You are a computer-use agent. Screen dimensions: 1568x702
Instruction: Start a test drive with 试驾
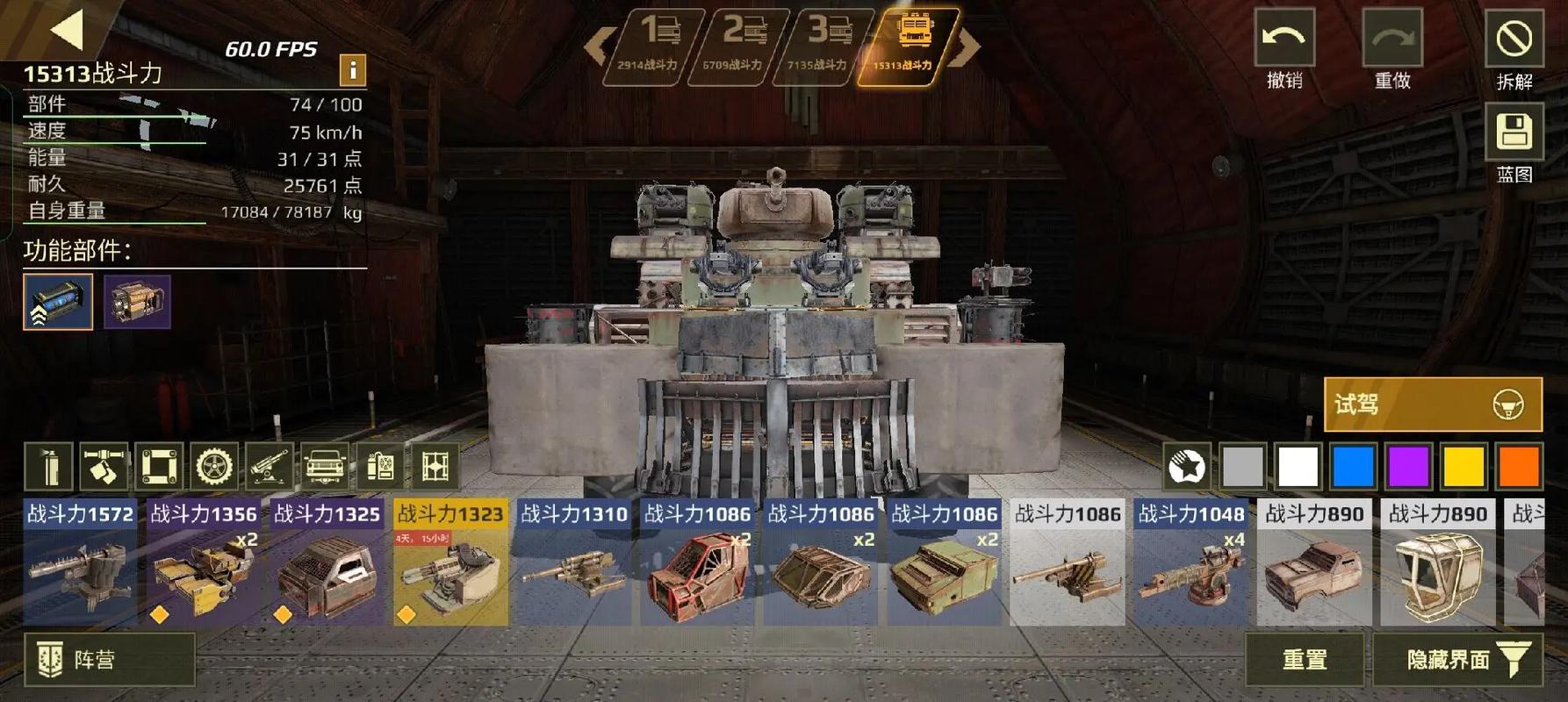(x=1432, y=405)
